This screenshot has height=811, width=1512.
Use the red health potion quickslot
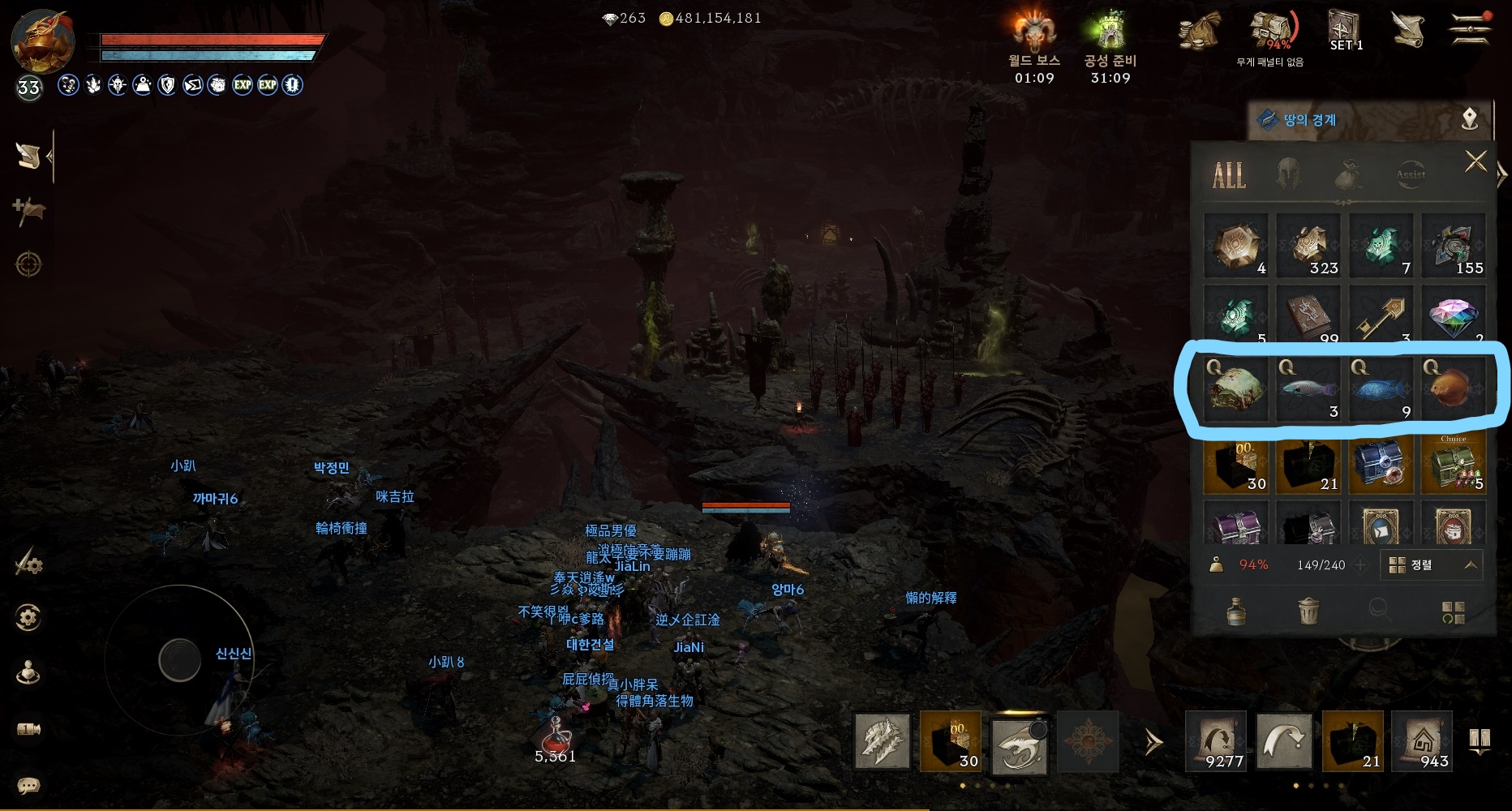(x=556, y=738)
